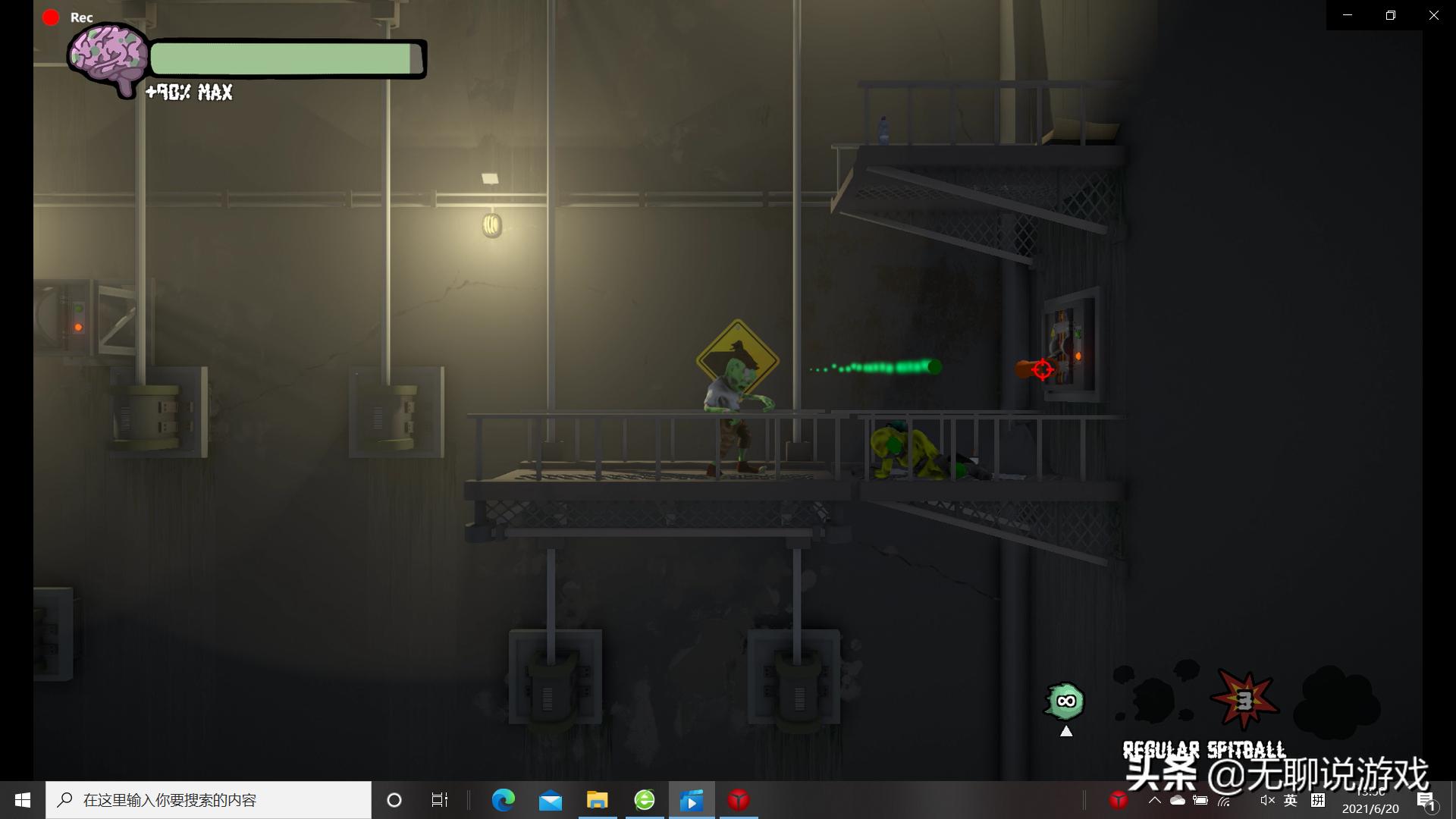Choose the red explosive spitball with 3
1456x819 pixels.
coord(1244,701)
